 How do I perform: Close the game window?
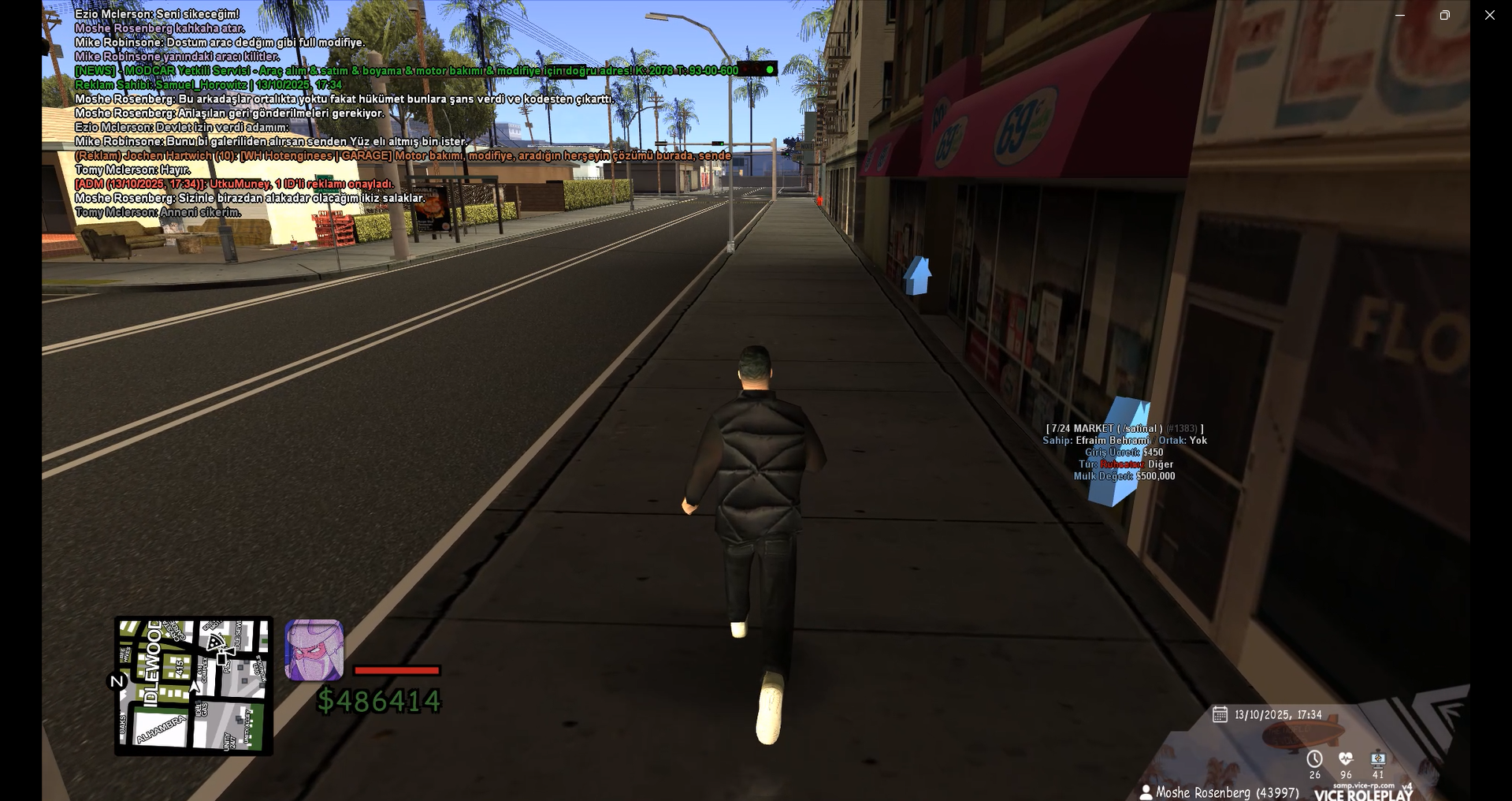pos(1489,15)
